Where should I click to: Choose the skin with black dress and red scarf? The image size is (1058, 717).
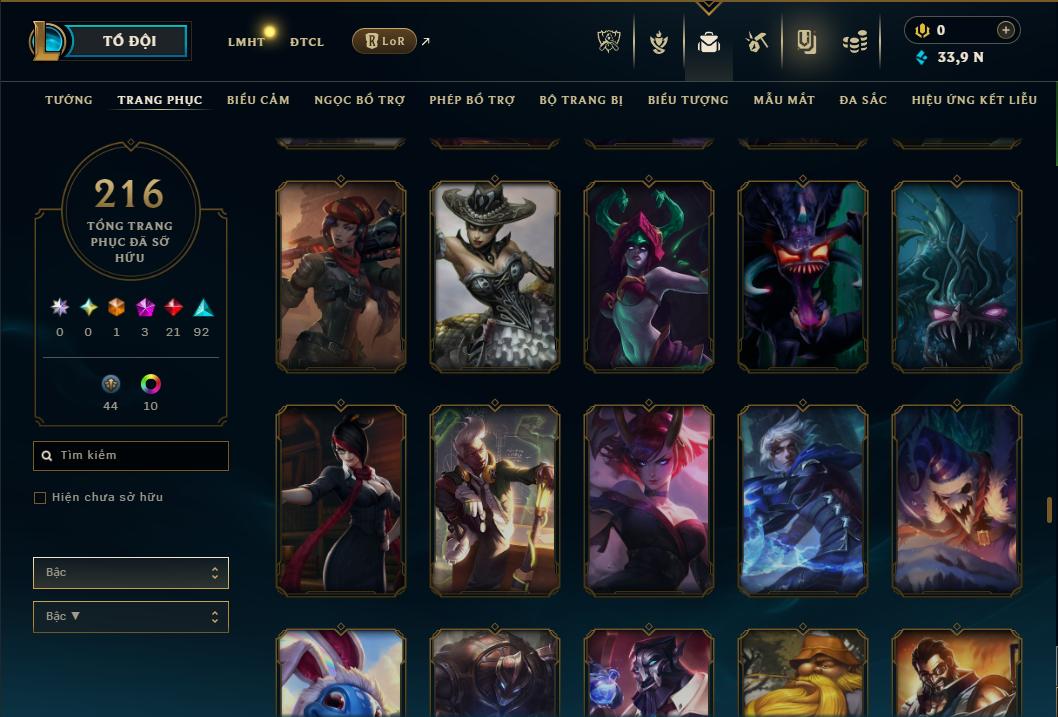pyautogui.click(x=341, y=500)
